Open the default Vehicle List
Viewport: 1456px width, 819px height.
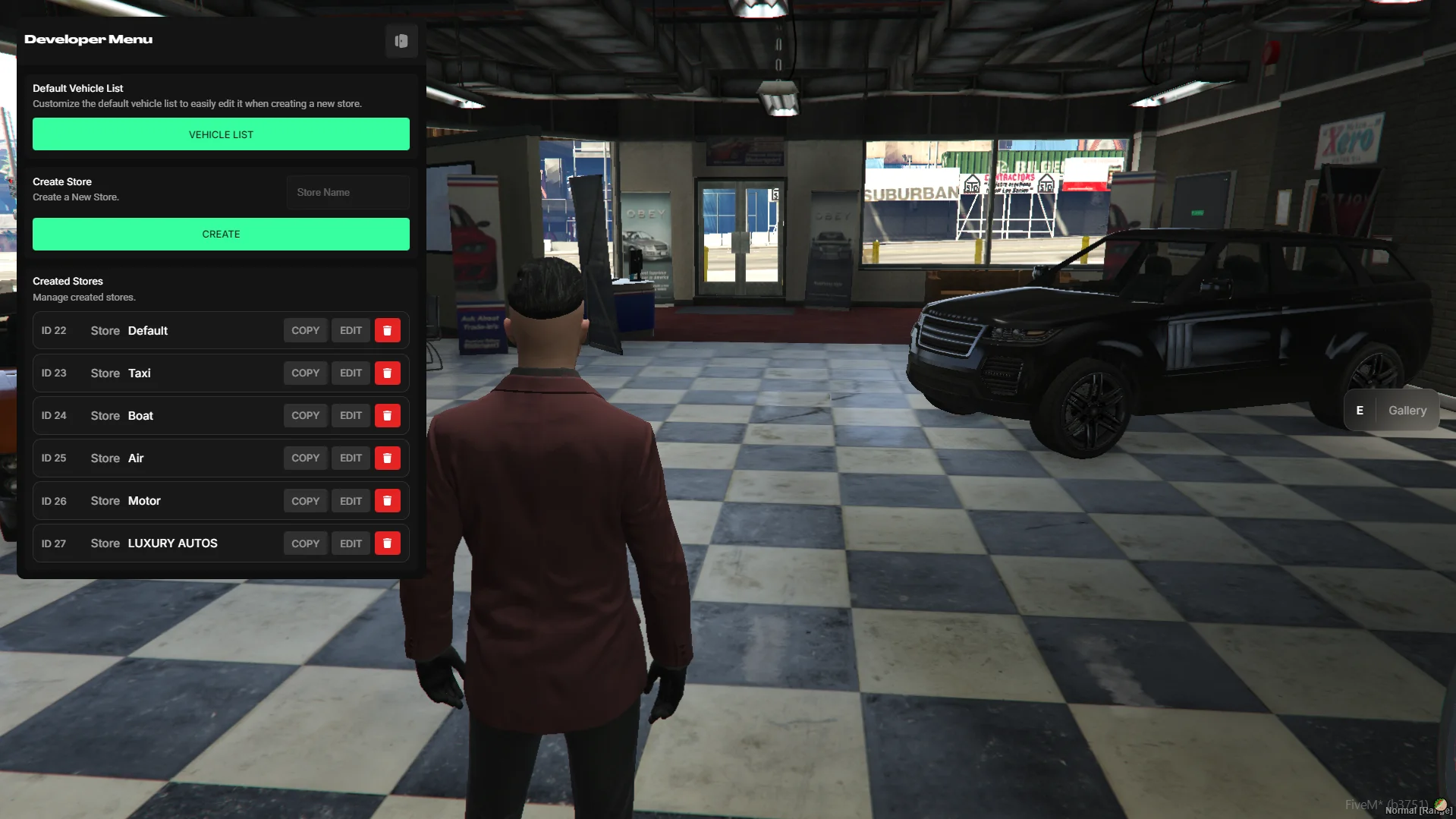coord(221,134)
